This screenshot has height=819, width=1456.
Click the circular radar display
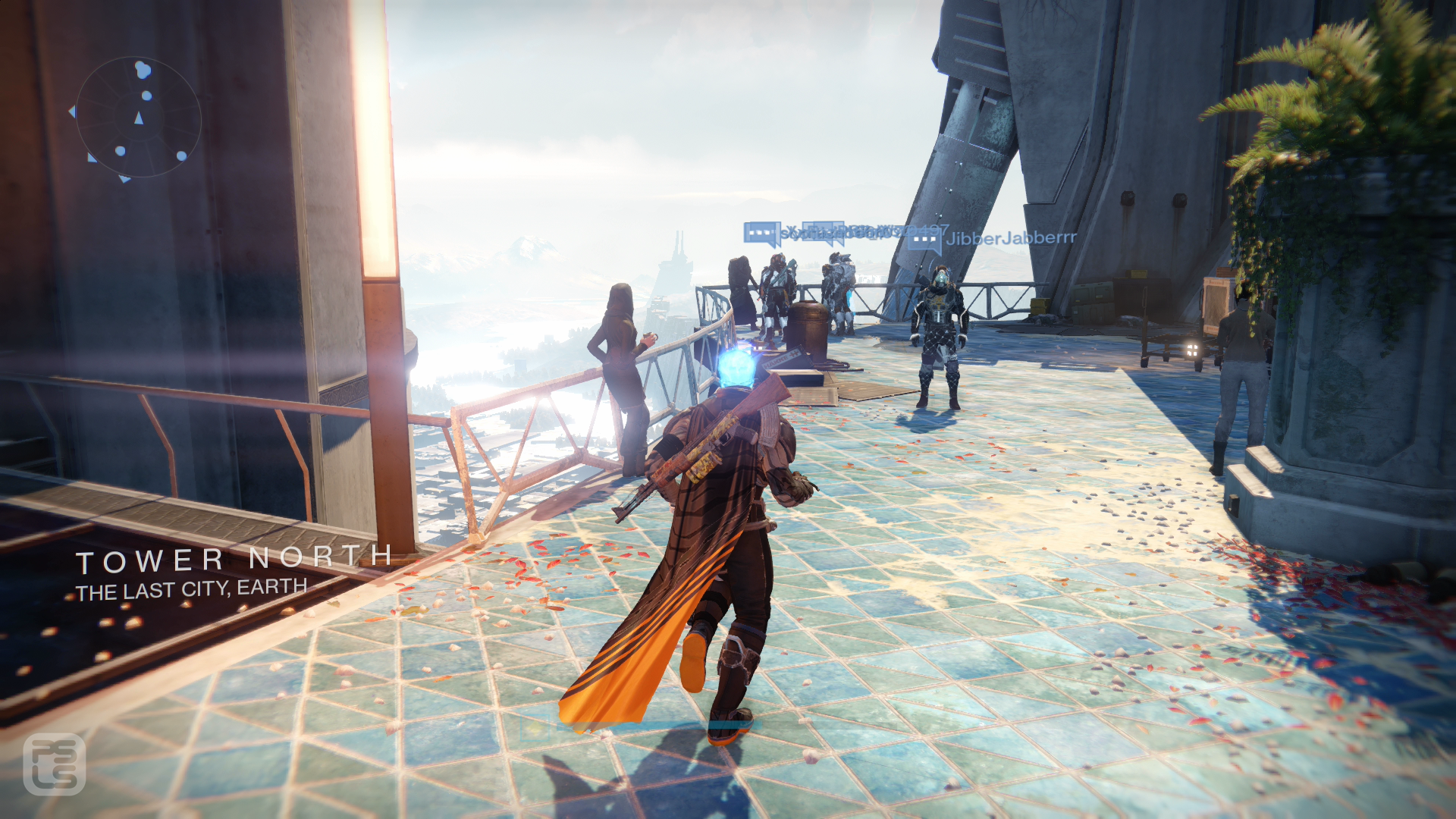139,118
